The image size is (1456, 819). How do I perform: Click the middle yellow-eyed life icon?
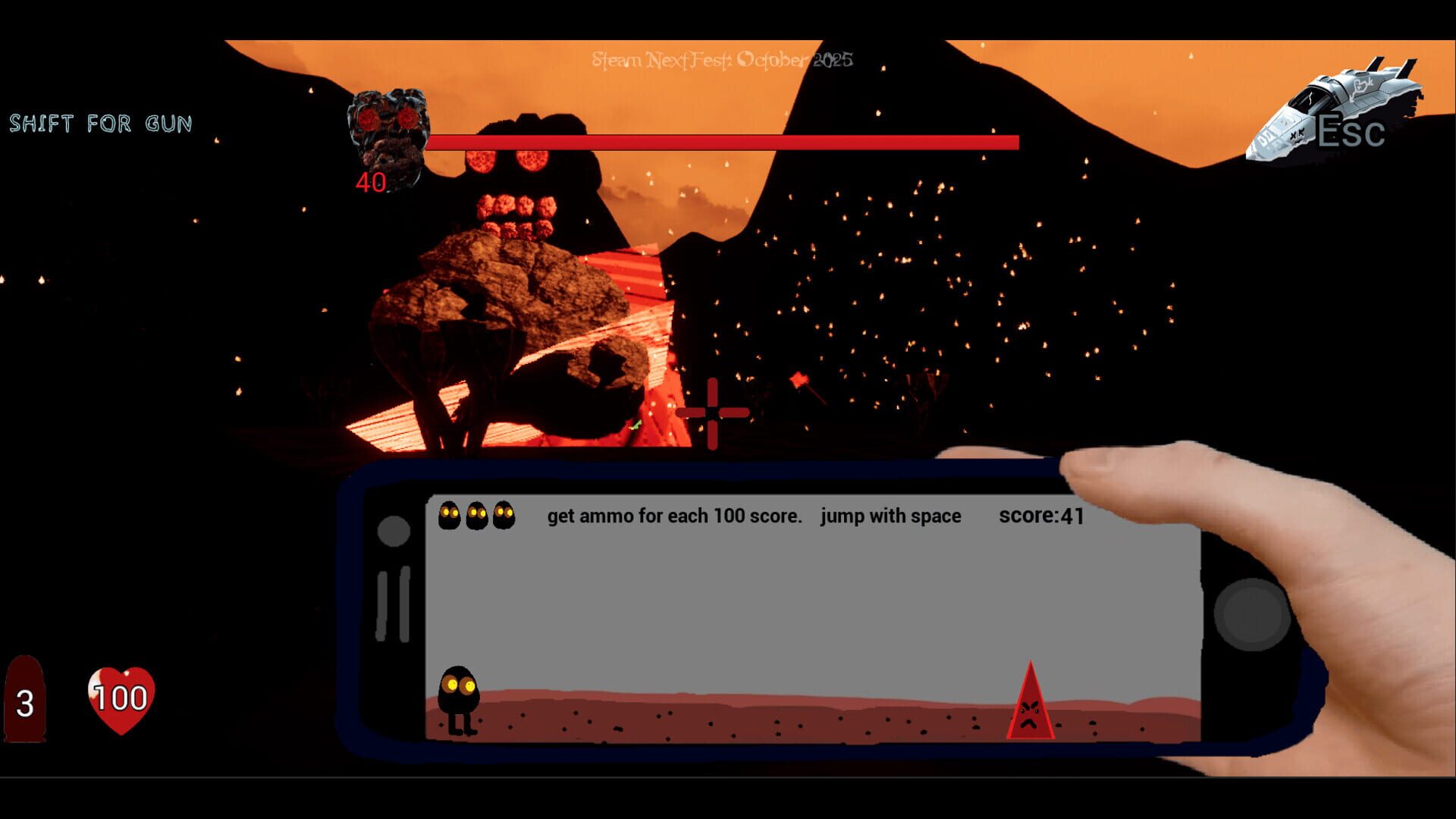[475, 515]
